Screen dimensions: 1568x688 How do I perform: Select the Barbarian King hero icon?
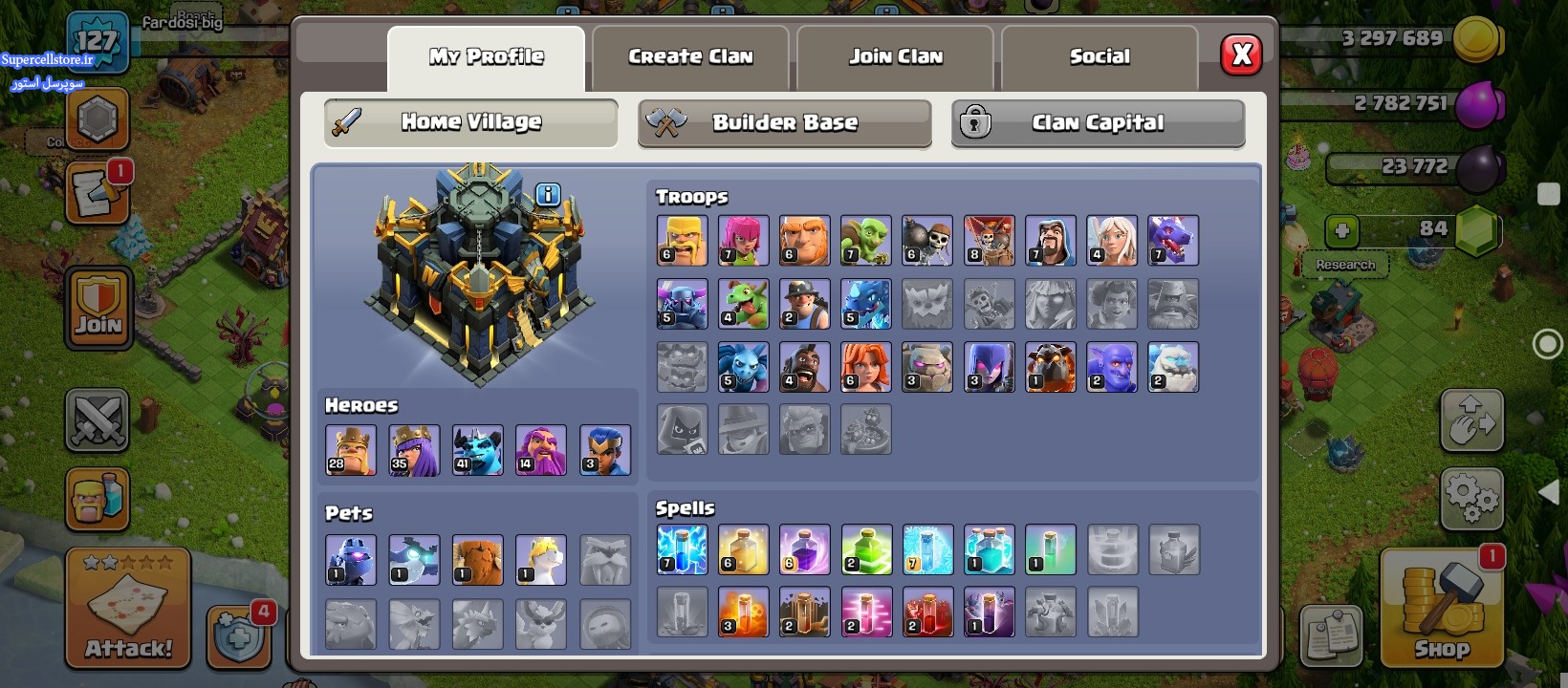point(350,450)
